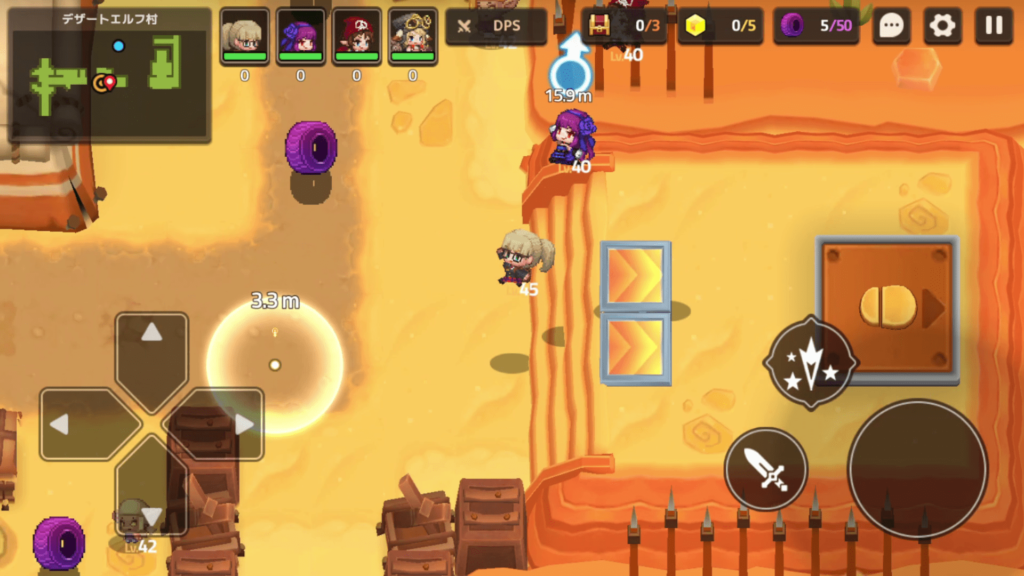Screen dimensions: 1024x576
Task: Tap the D-pad right arrow
Action: [x=225, y=424]
